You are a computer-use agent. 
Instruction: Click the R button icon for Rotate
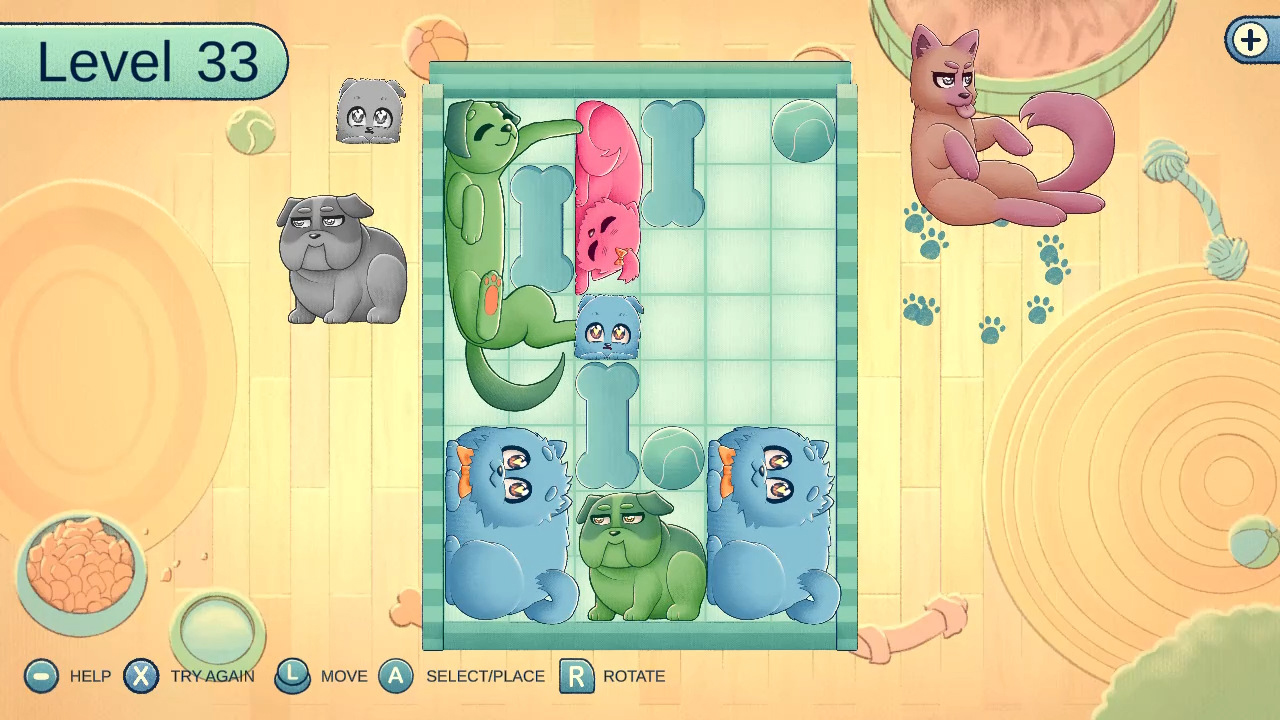[575, 676]
